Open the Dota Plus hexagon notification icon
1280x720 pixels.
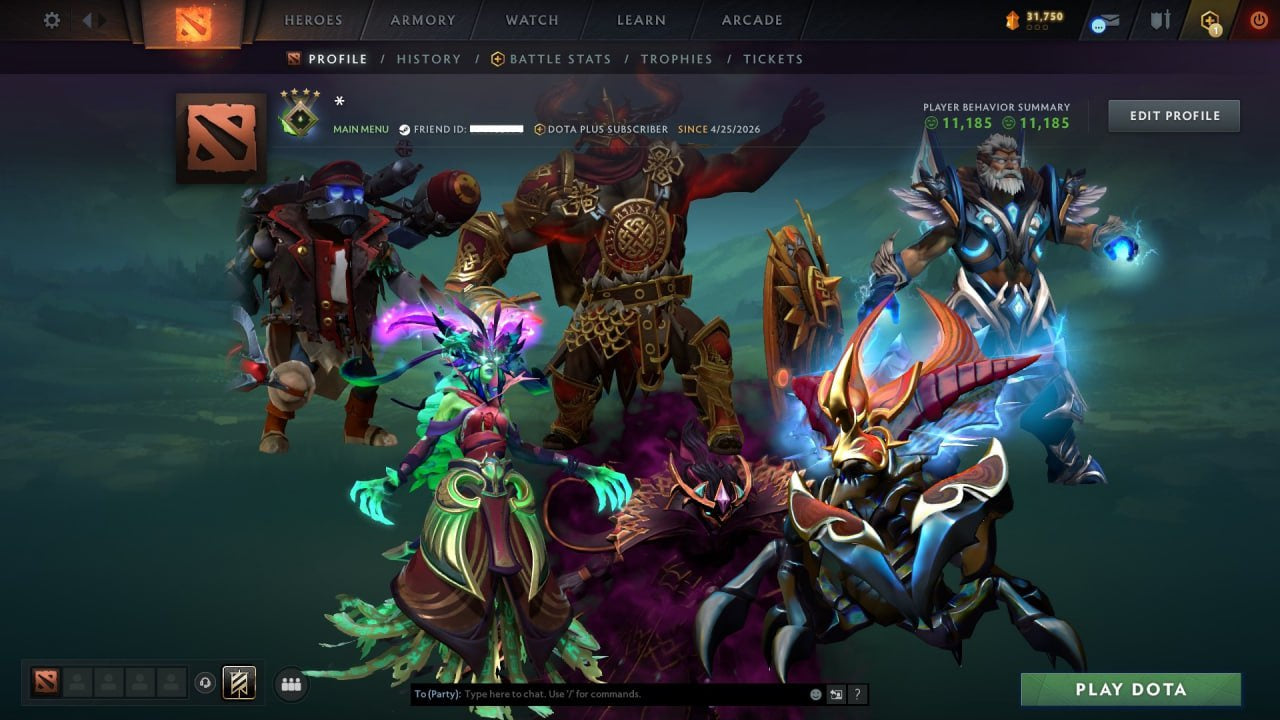(x=1208, y=20)
